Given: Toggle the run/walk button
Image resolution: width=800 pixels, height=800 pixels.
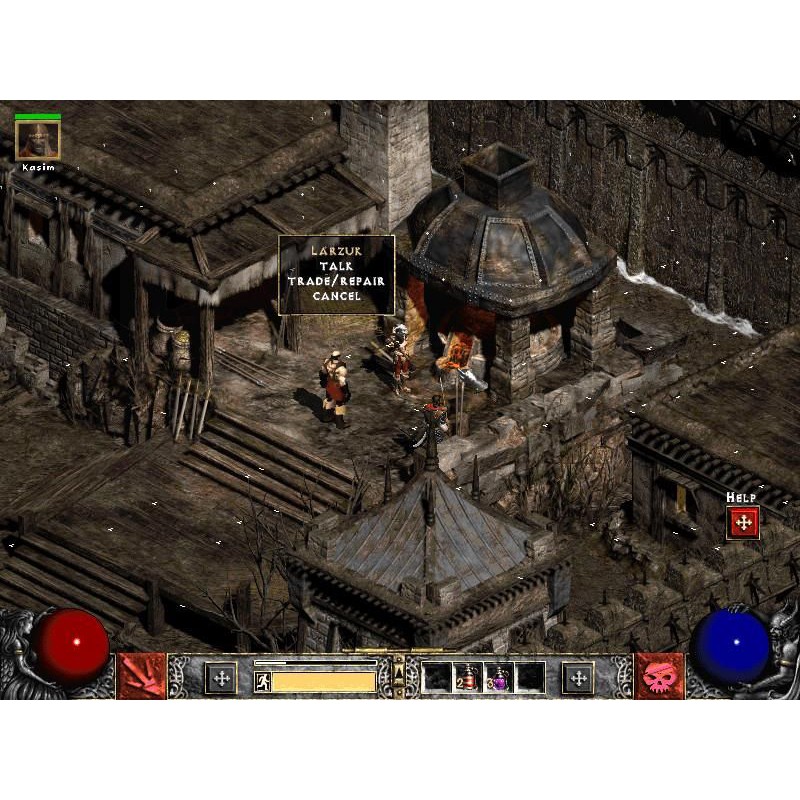Looking at the screenshot, I should click(x=263, y=682).
